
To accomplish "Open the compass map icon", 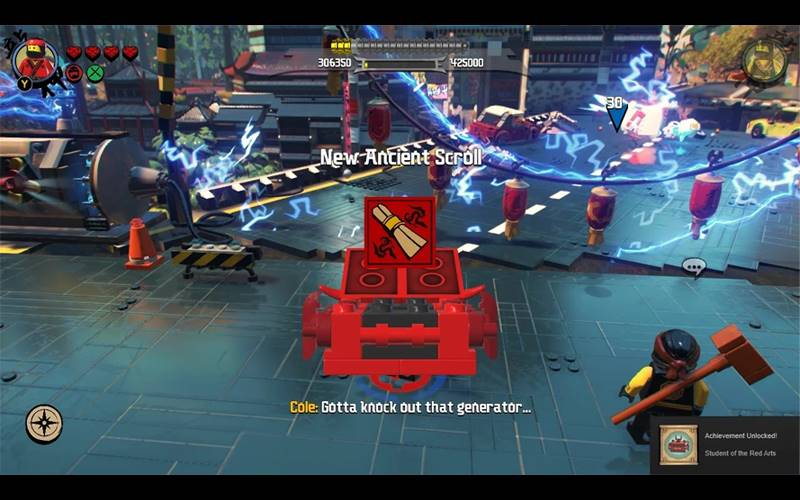I will (44, 424).
